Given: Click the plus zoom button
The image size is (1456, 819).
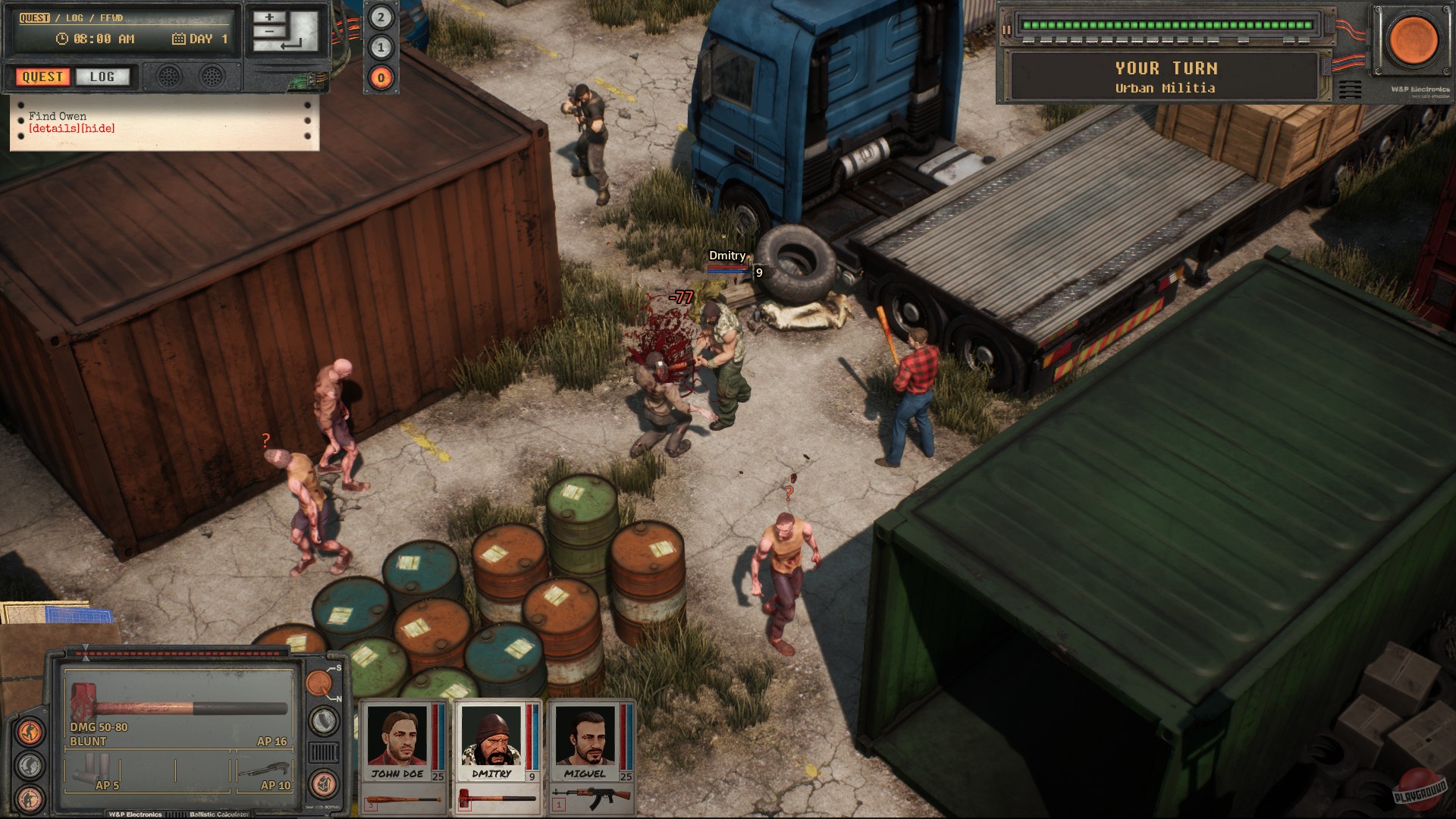Looking at the screenshot, I should point(269,17).
